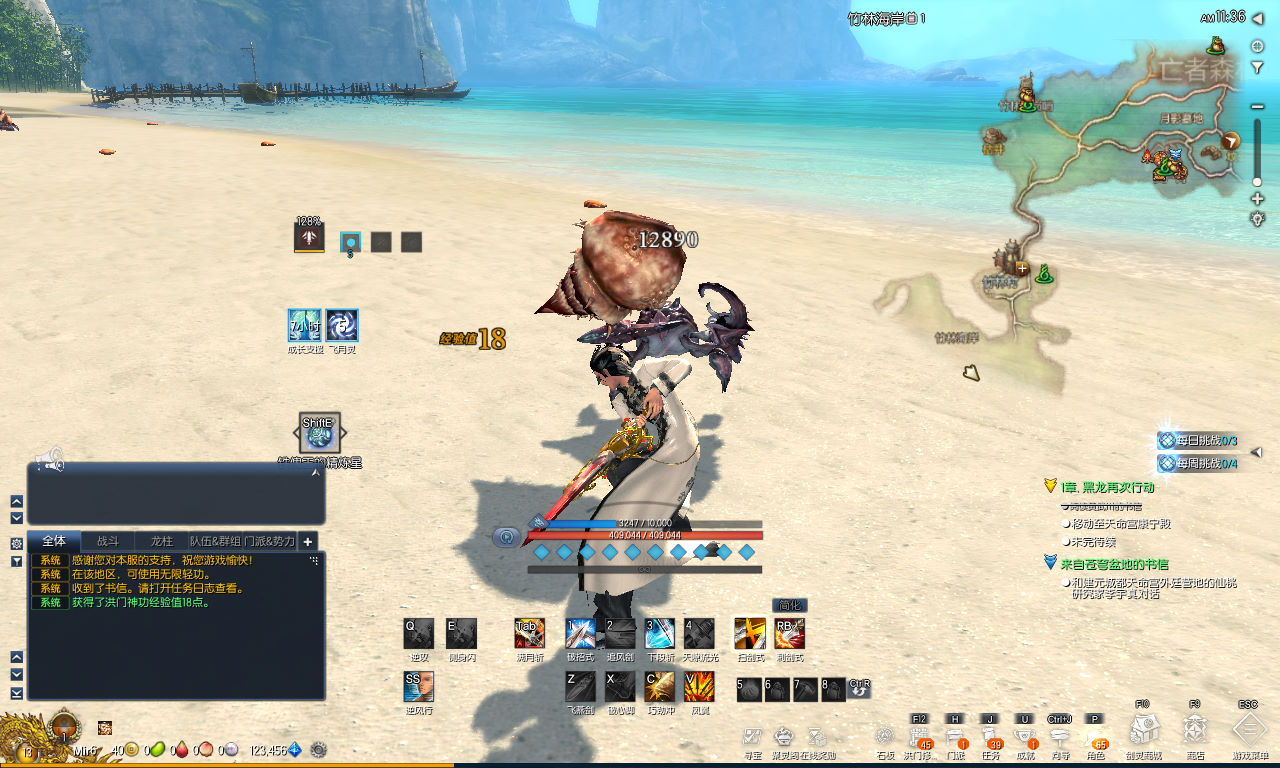Select the quest 来自苍穹盆地的书信 in tracker

pyautogui.click(x=1114, y=564)
